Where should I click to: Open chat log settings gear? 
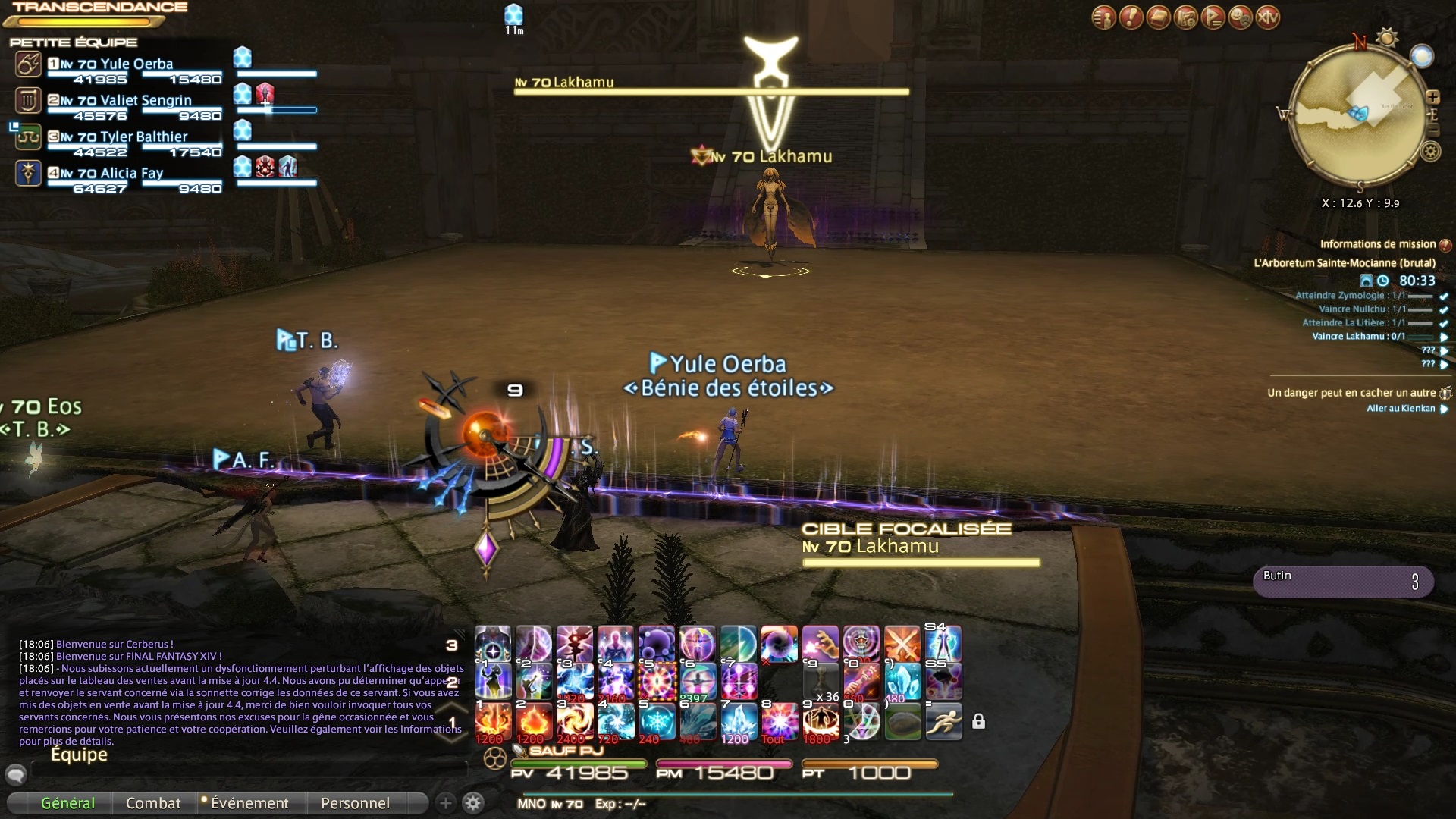[x=473, y=803]
